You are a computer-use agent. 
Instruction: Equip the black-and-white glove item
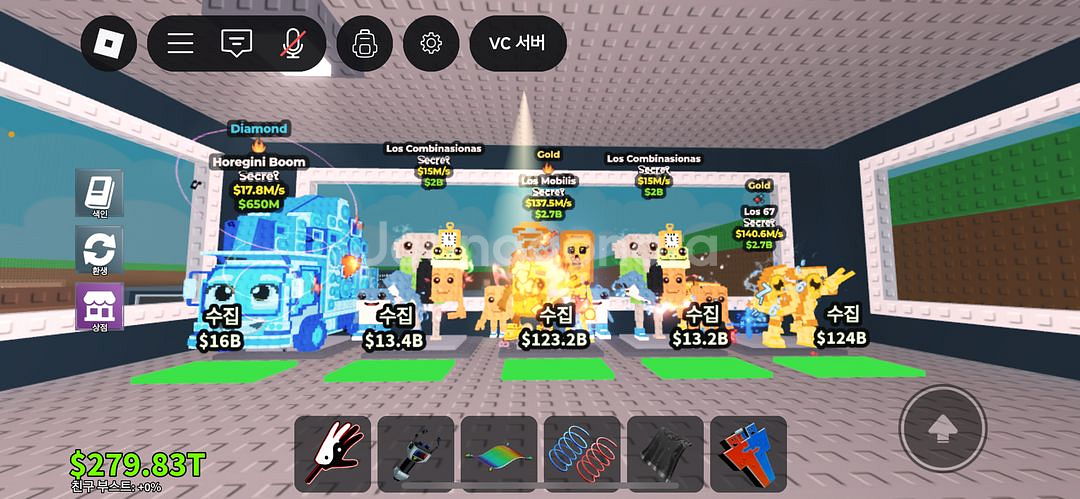coord(332,454)
